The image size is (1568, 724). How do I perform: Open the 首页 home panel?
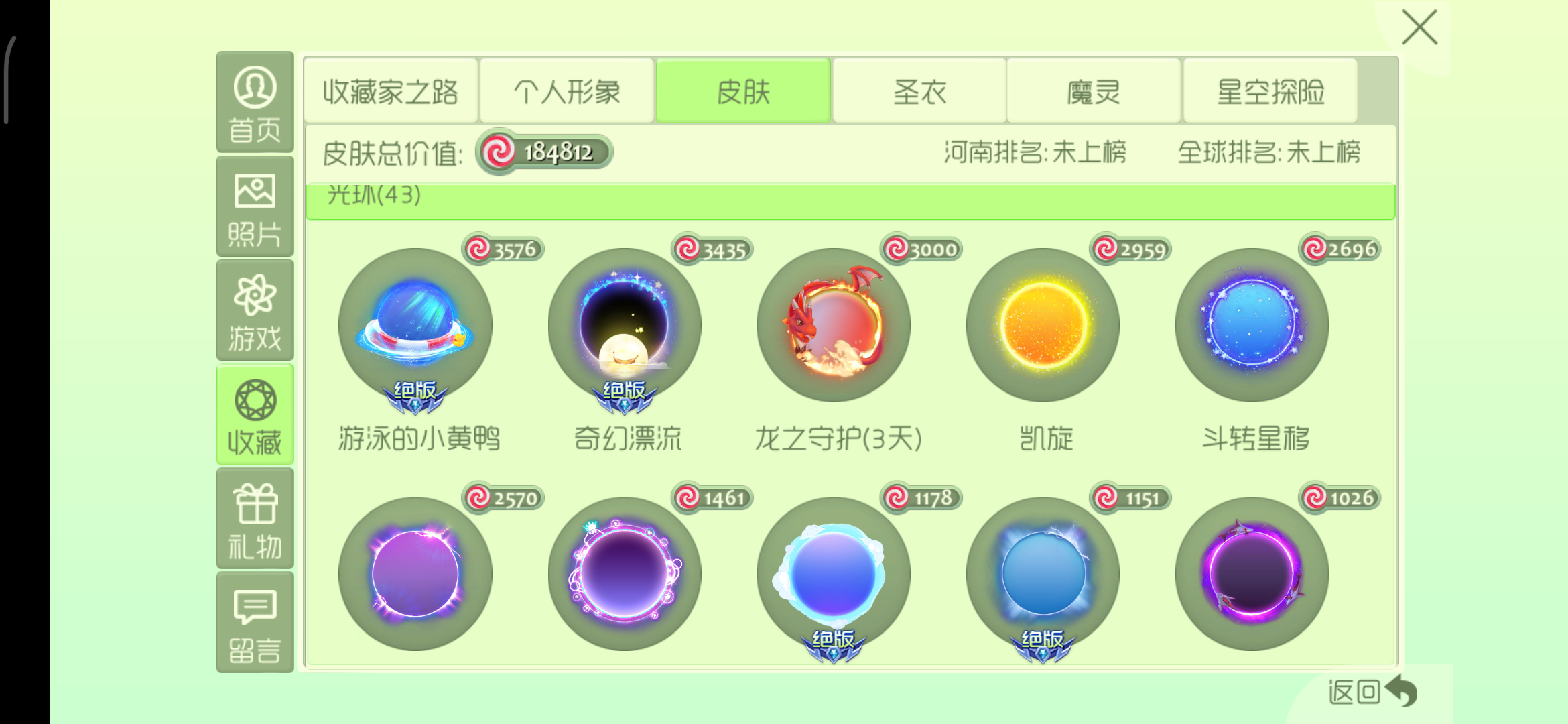tap(255, 107)
